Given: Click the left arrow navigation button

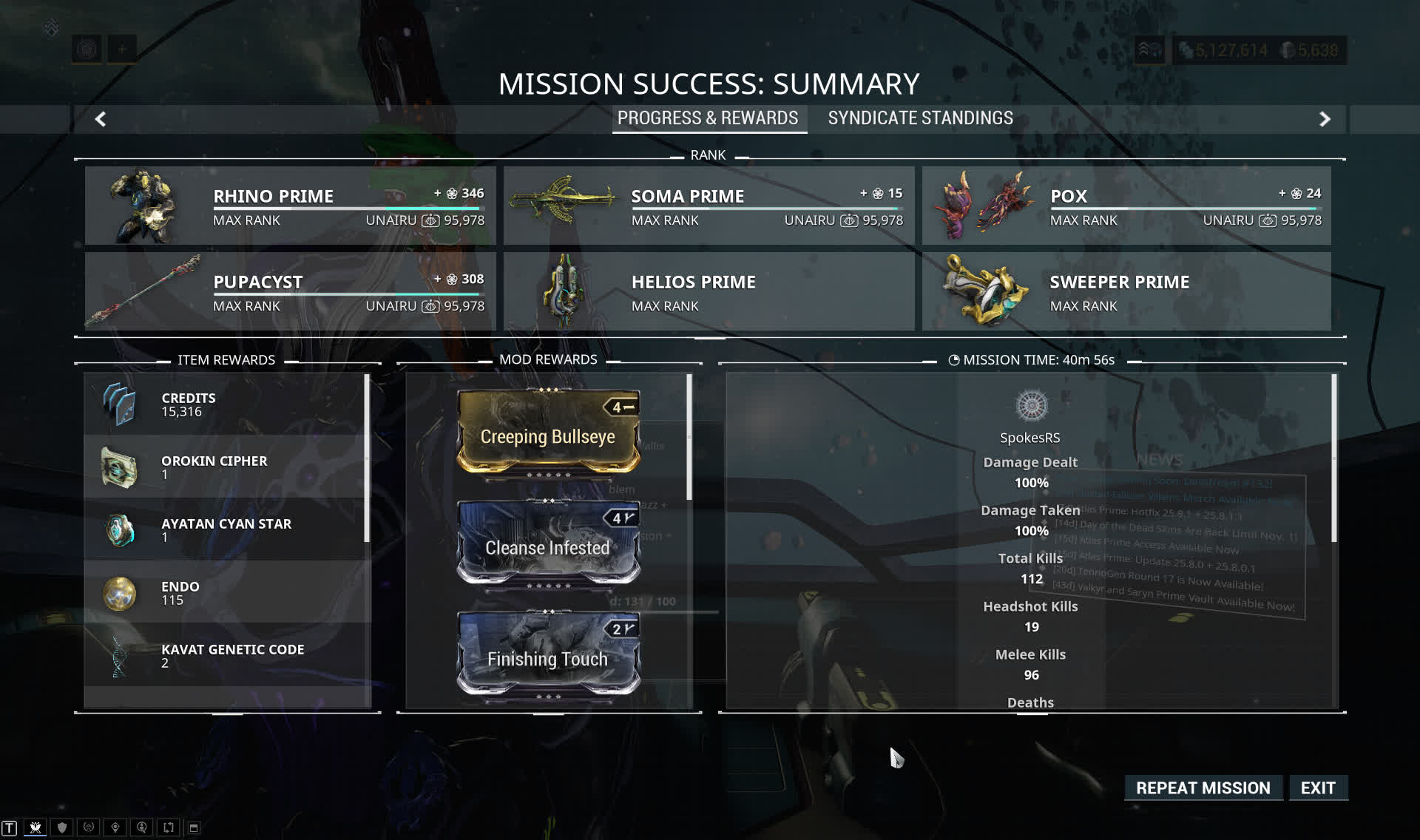Looking at the screenshot, I should click(101, 119).
